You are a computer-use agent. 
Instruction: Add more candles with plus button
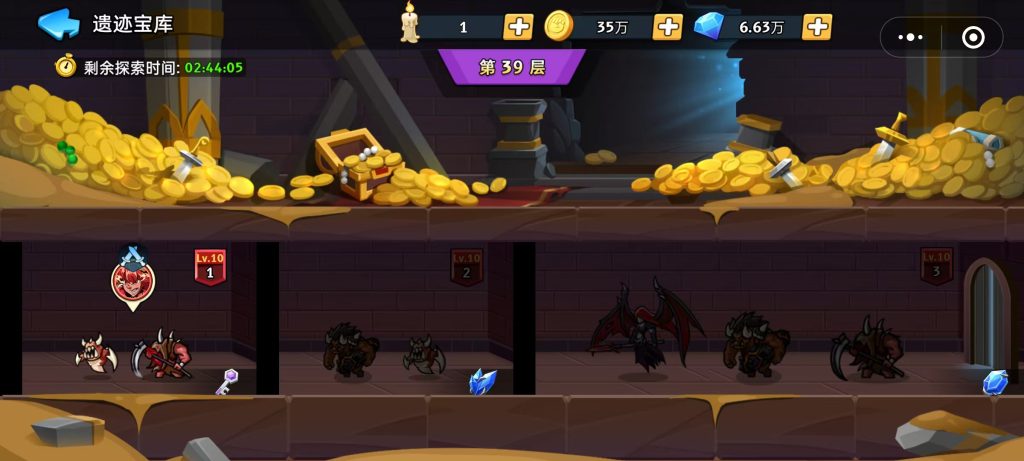pos(518,27)
